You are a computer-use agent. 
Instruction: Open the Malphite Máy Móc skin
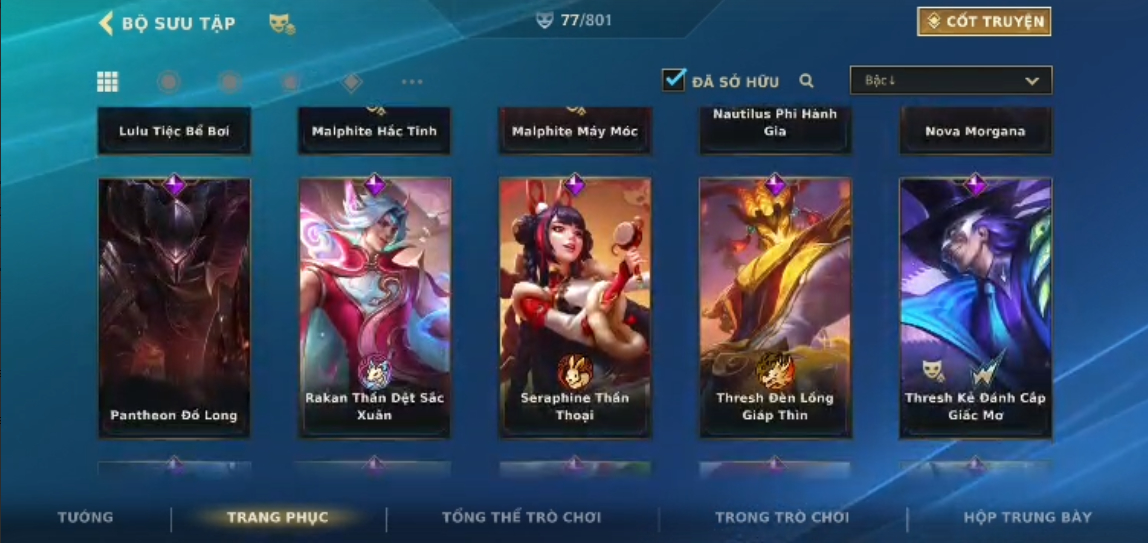pyautogui.click(x=575, y=131)
